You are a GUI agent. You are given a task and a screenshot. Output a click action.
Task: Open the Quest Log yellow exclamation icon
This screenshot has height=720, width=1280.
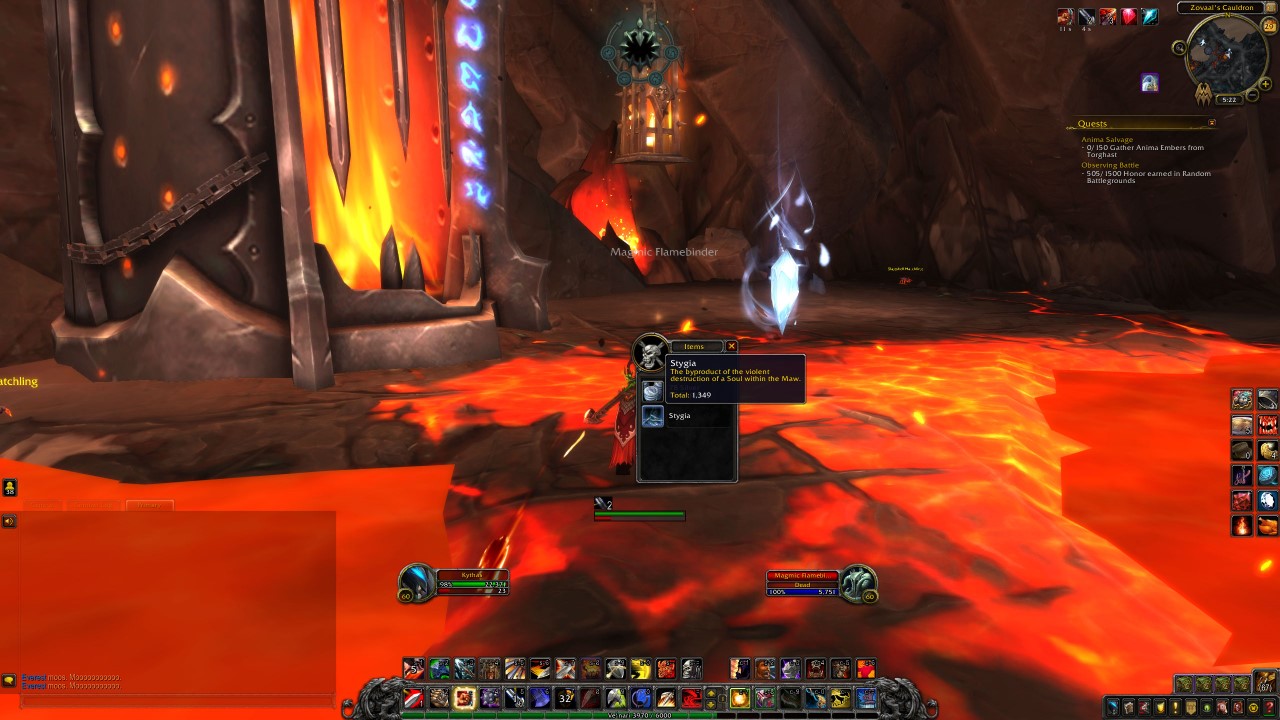1174,707
